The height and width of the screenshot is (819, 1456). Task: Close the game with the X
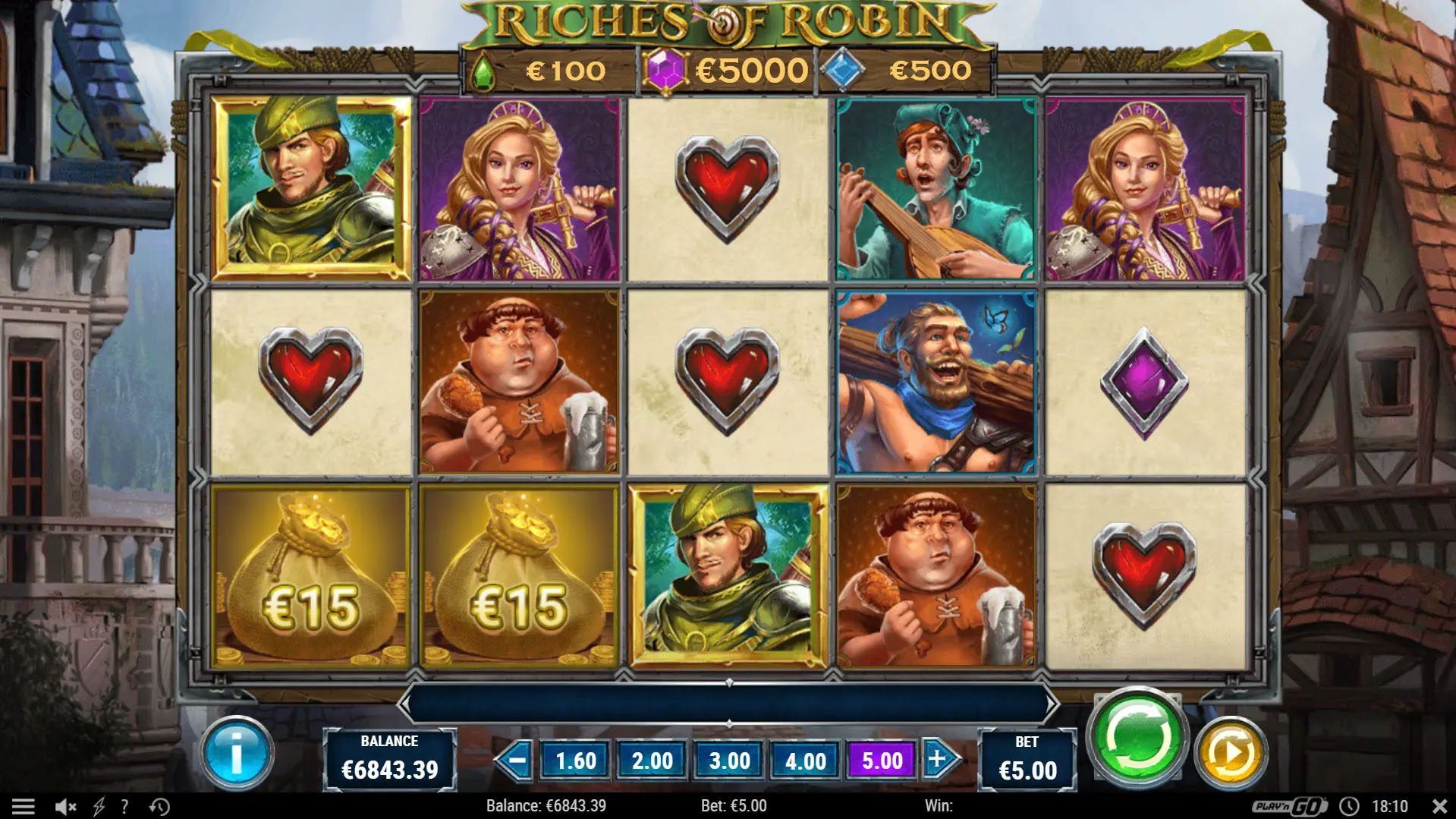[1439, 806]
